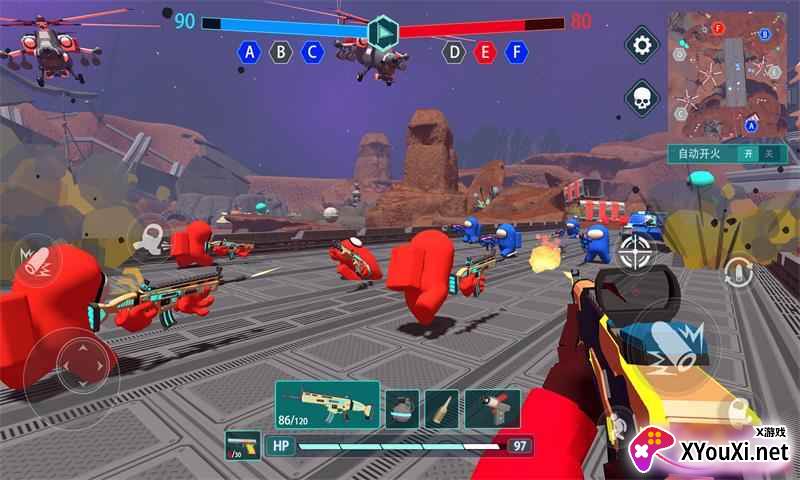The image size is (800, 480).
Task: Select the molotov bottle item slot
Action: coord(441,408)
